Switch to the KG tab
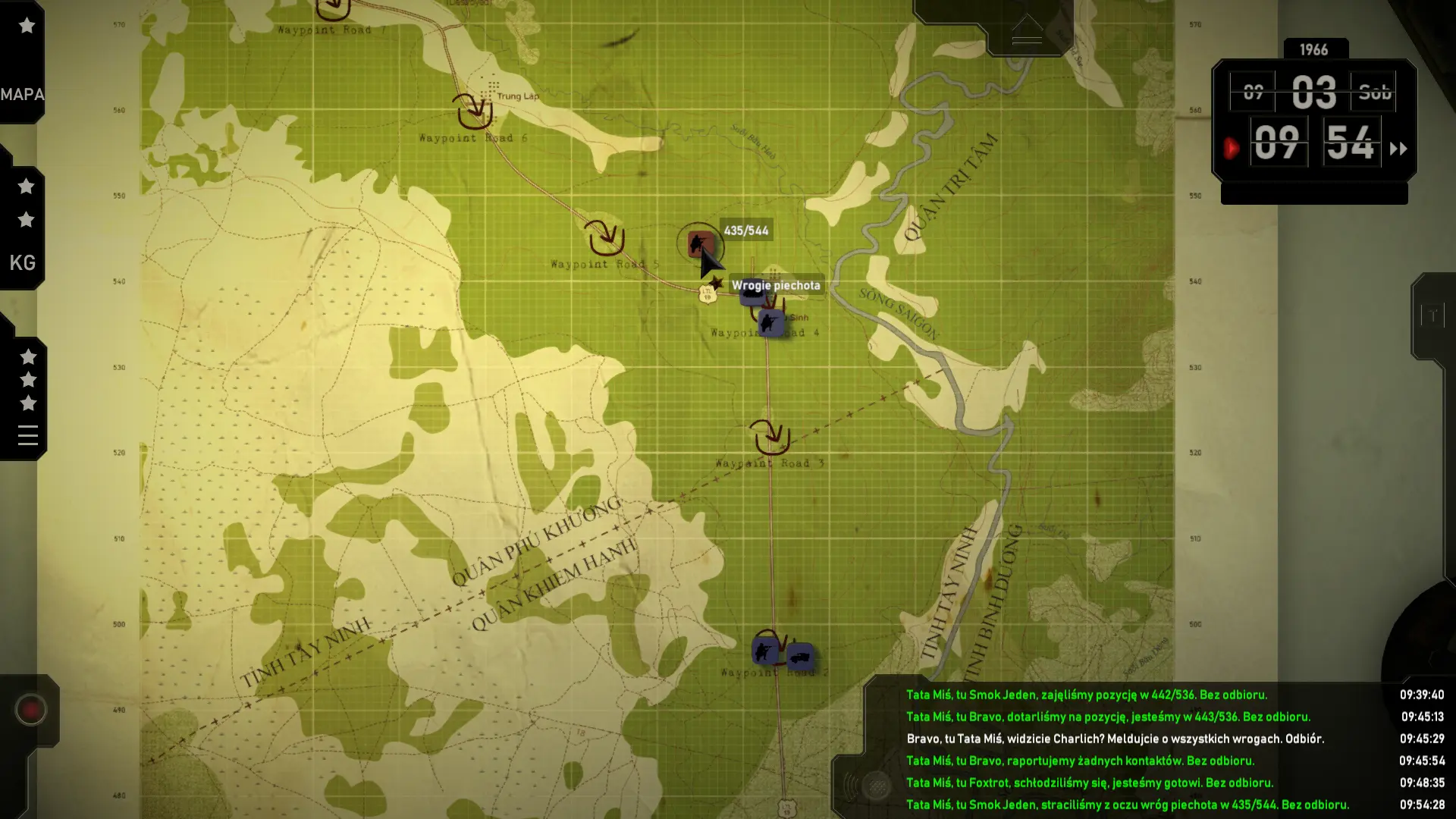The height and width of the screenshot is (819, 1456). click(x=22, y=262)
